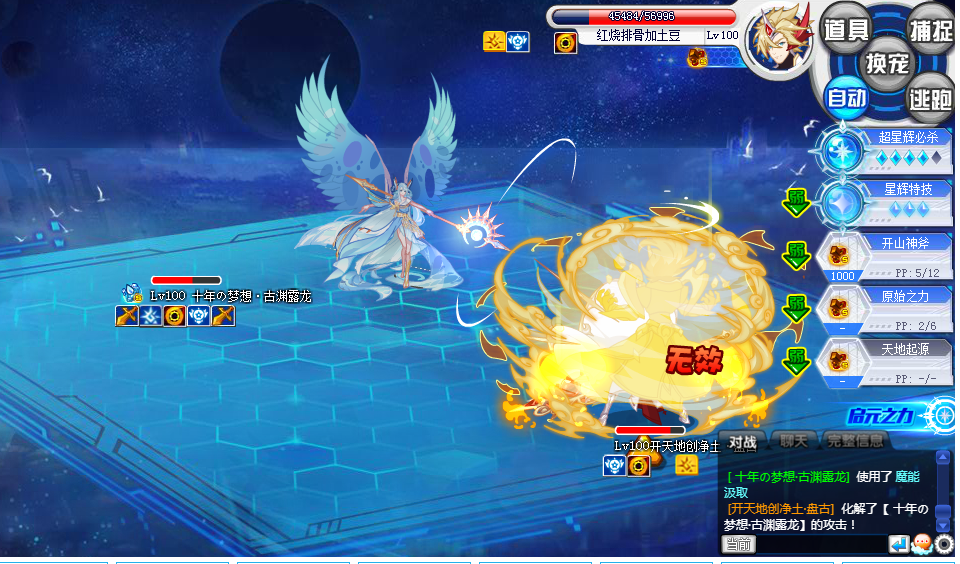Choose the 捕捉 capture button
Viewport: 960px width, 564px height.
(929, 29)
